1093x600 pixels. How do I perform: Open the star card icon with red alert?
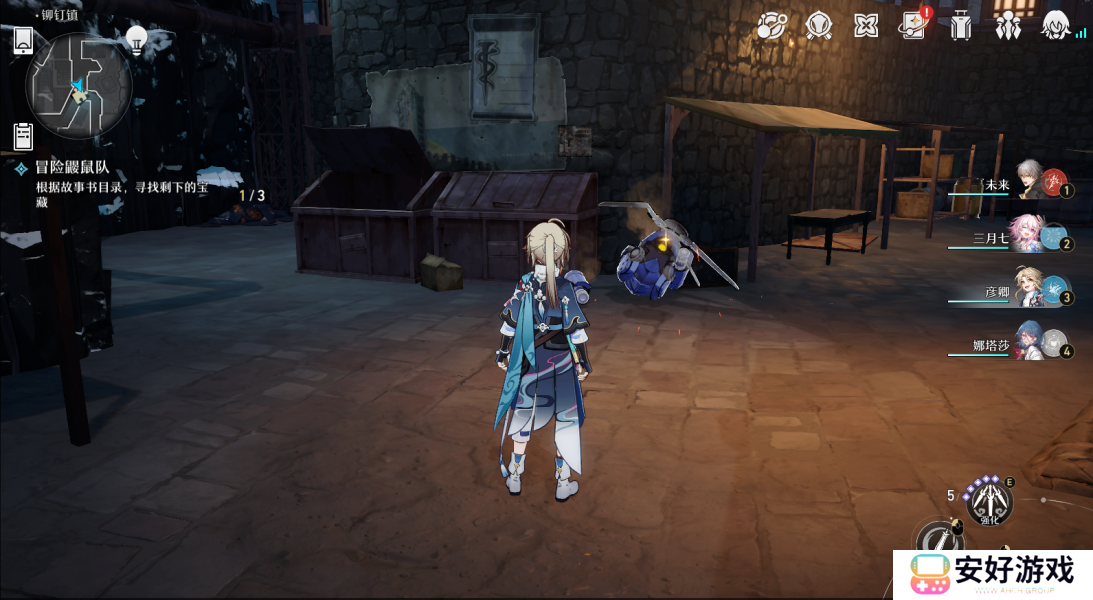(913, 26)
